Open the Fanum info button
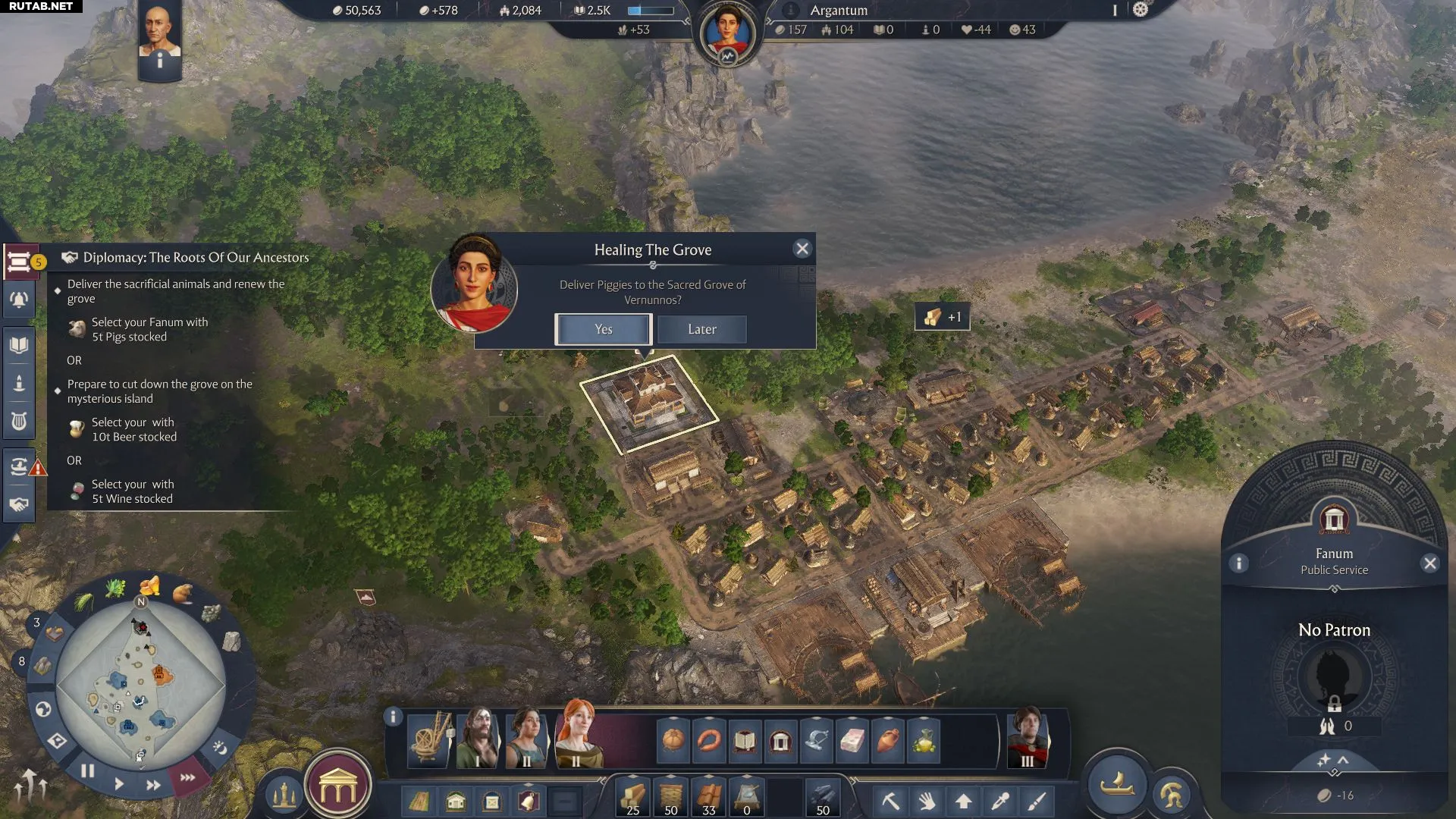 tap(1238, 563)
